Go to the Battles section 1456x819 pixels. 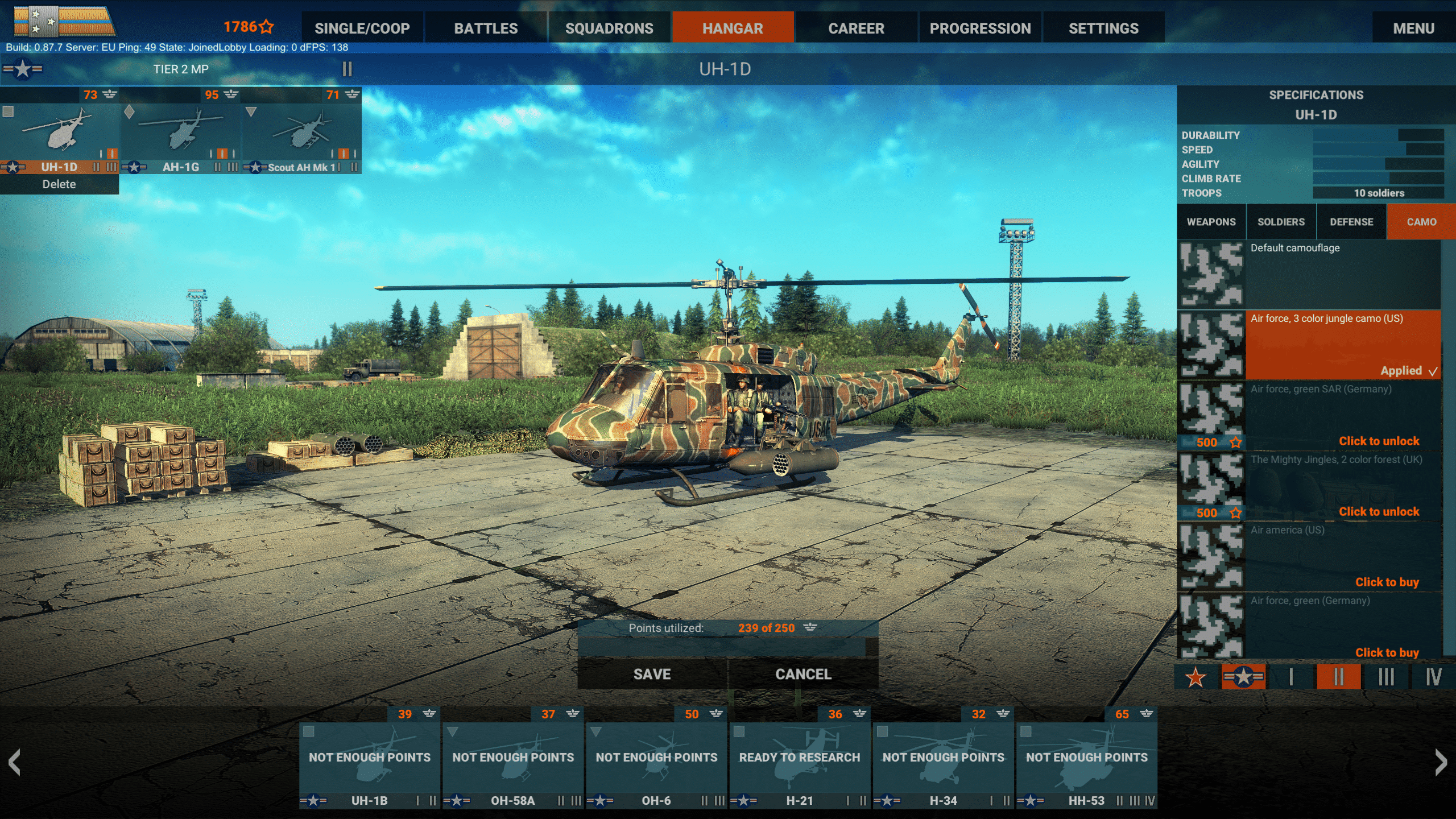pyautogui.click(x=486, y=28)
